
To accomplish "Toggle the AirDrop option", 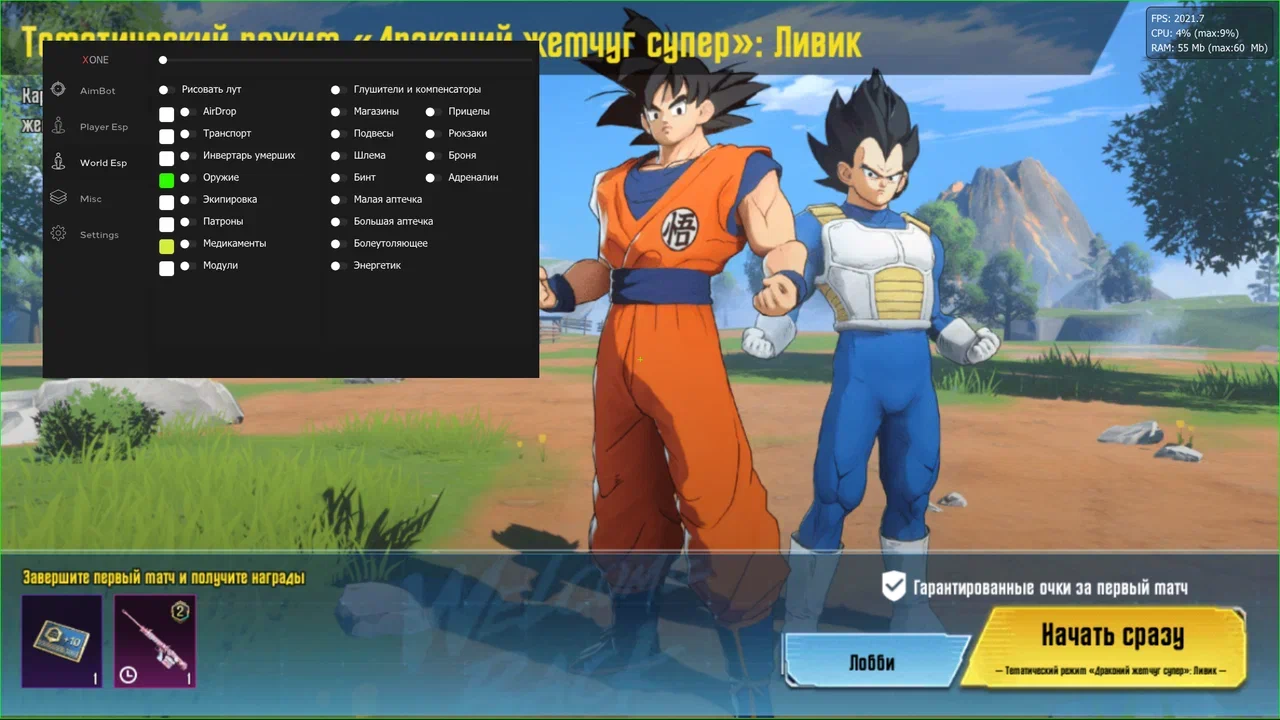I will (x=185, y=112).
